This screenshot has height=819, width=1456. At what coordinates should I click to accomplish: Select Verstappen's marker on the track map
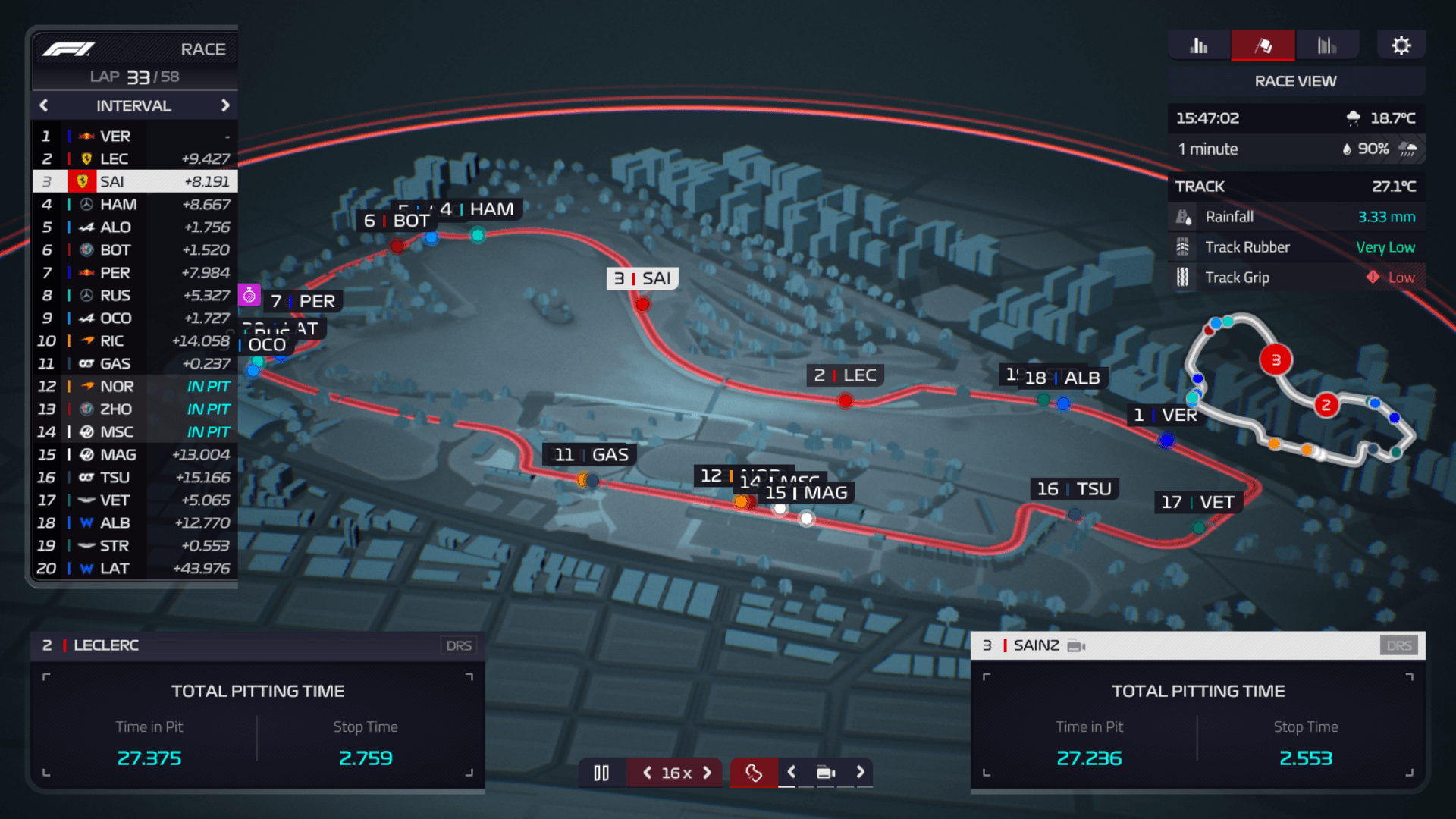click(x=1167, y=440)
